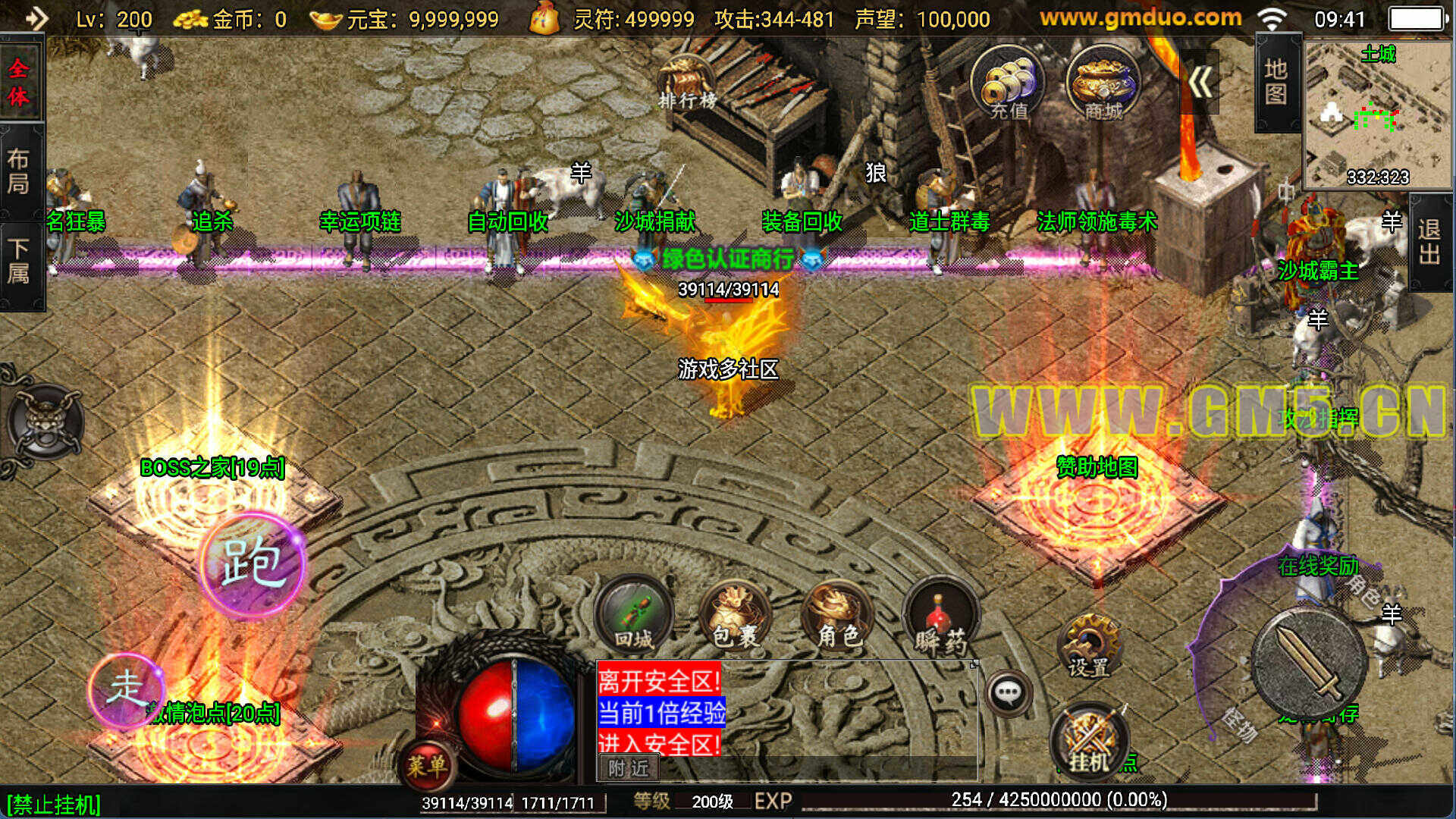Open the 设置 settings gear
This screenshot has height=819, width=1456.
1089,646
